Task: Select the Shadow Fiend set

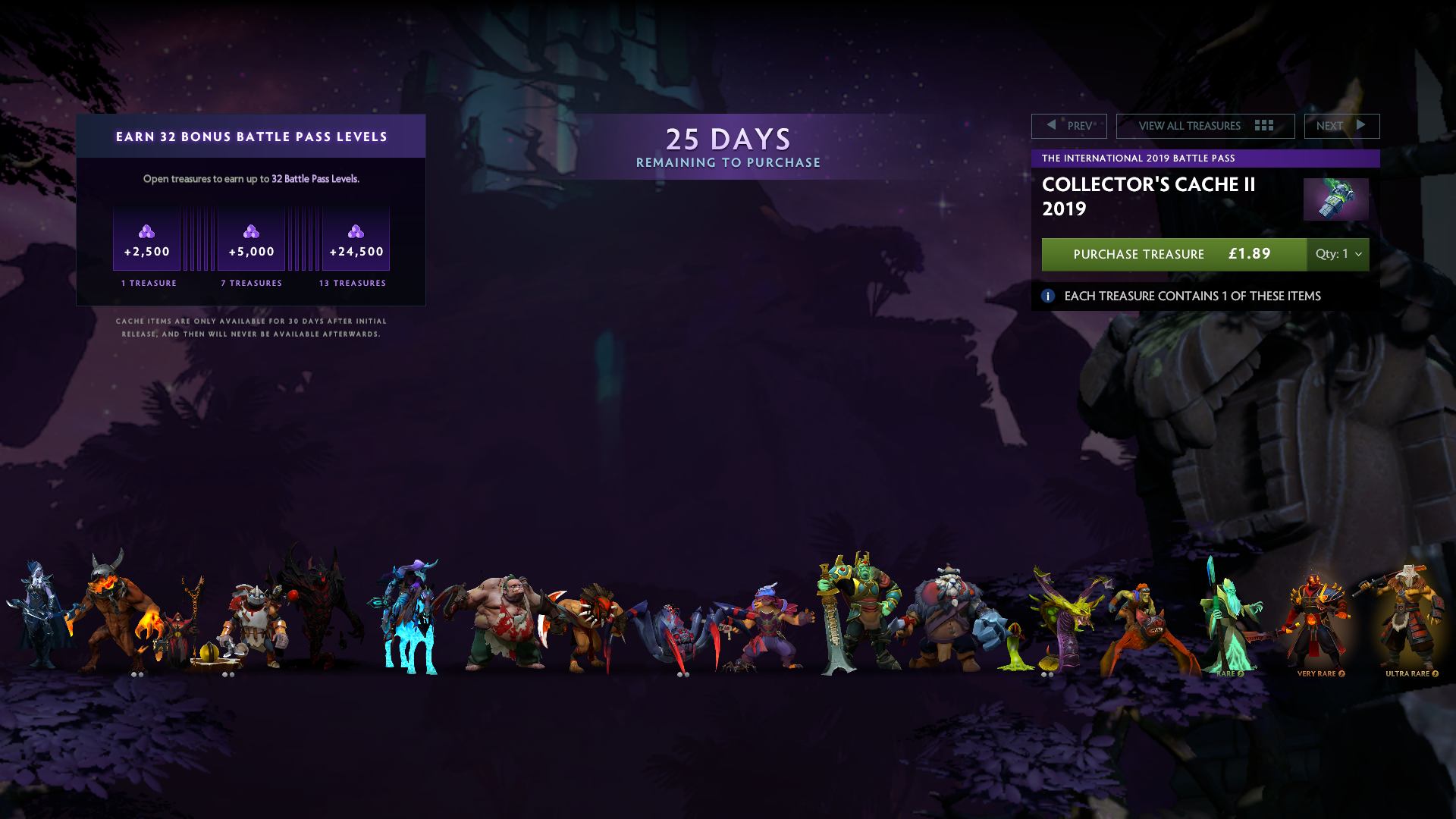Action: click(322, 607)
